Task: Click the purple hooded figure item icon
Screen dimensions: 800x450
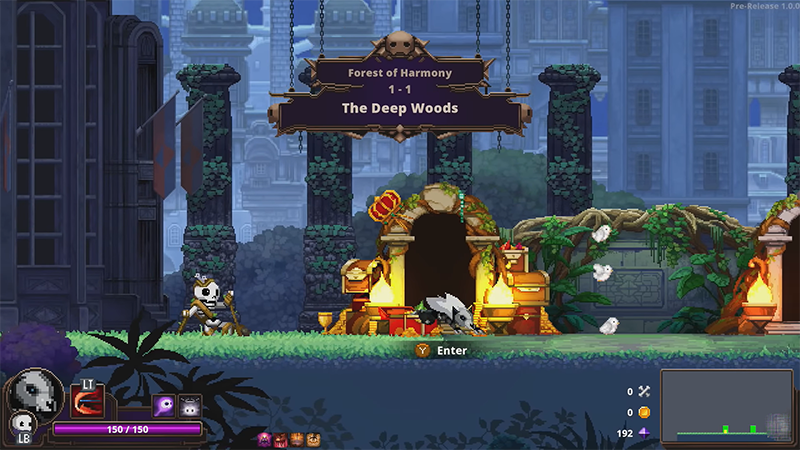Action: [264, 439]
